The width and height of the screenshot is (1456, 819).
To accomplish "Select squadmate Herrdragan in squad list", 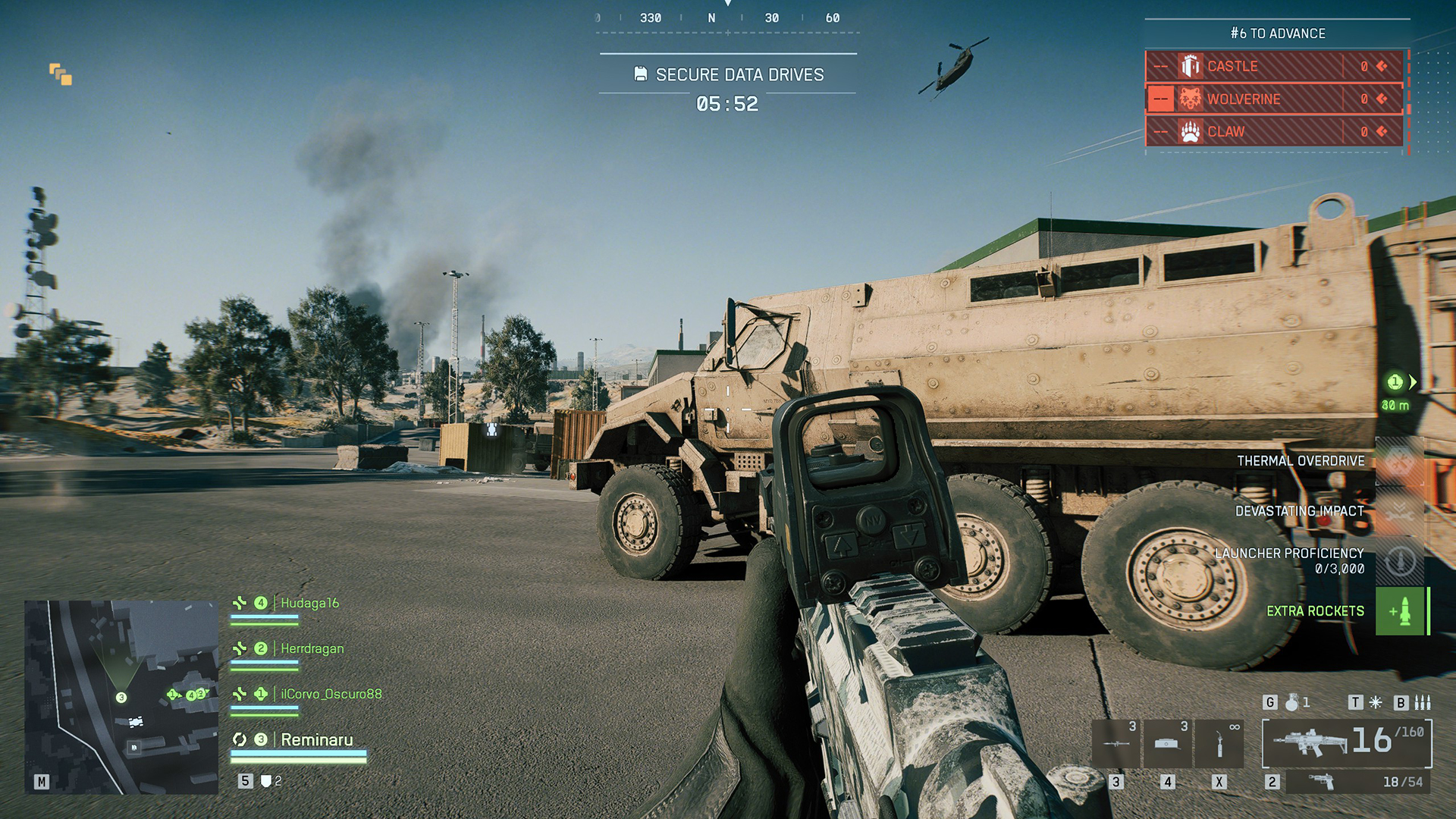I will tap(312, 648).
